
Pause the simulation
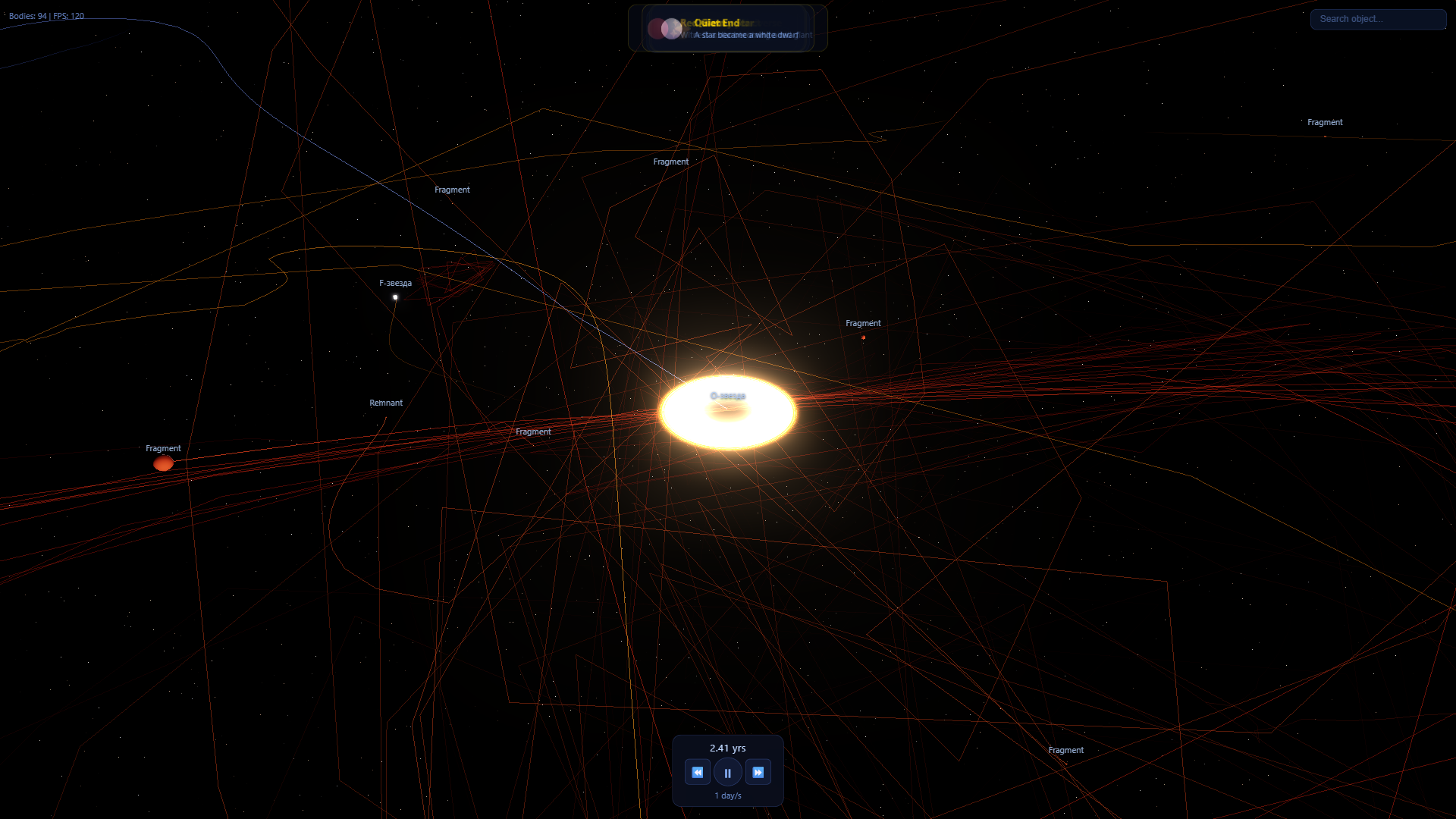(x=727, y=771)
